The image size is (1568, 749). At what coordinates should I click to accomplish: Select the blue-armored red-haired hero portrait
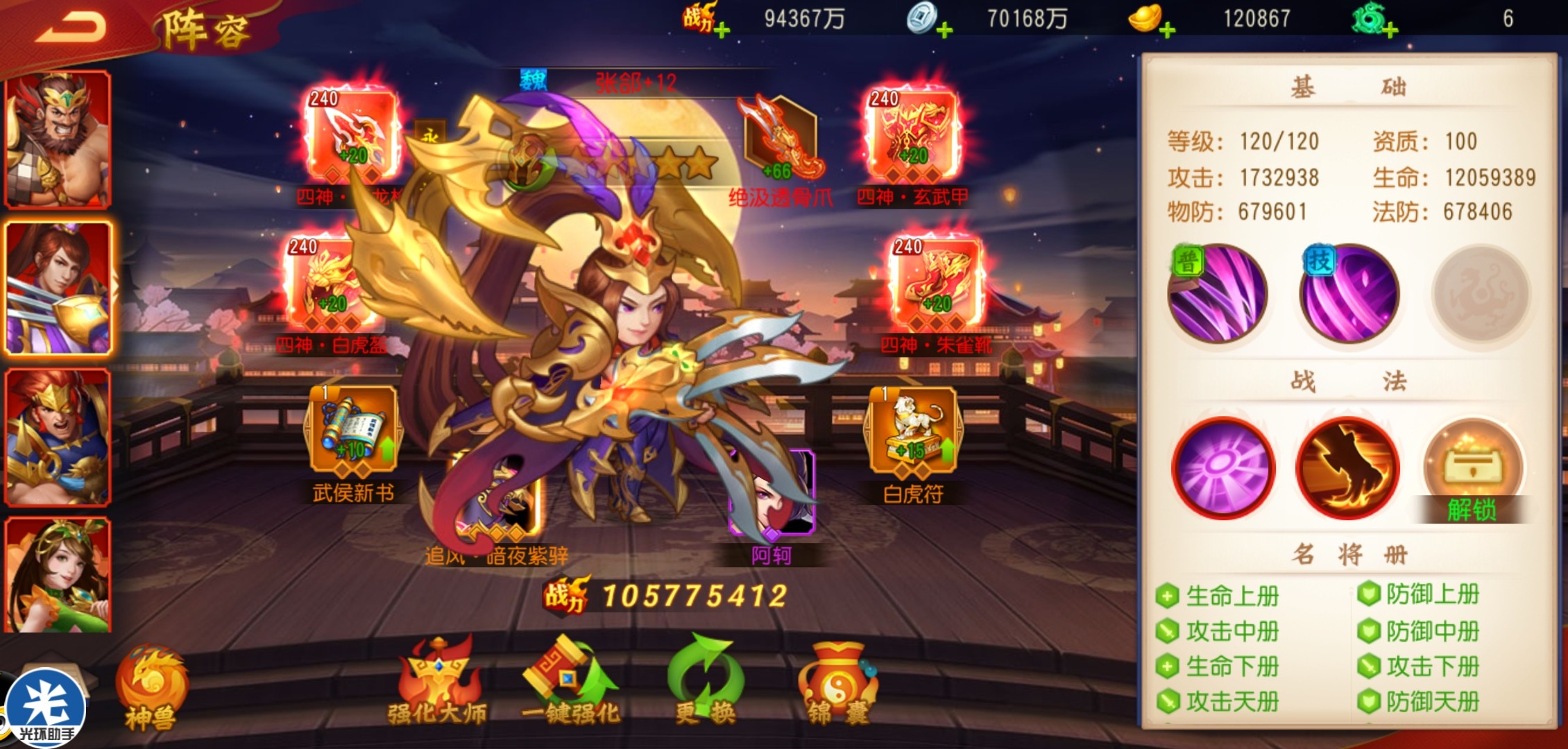58,436
